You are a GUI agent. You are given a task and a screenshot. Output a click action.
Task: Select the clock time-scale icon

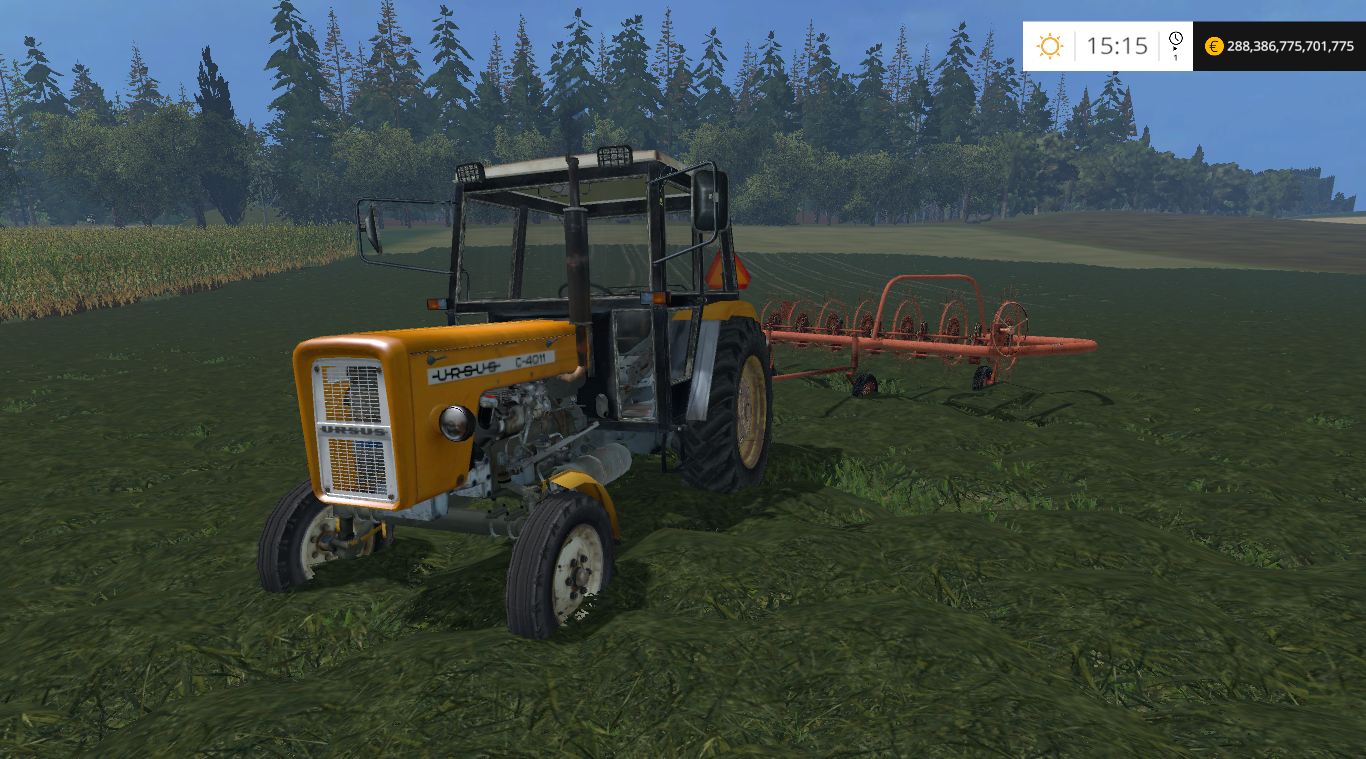tap(1175, 43)
